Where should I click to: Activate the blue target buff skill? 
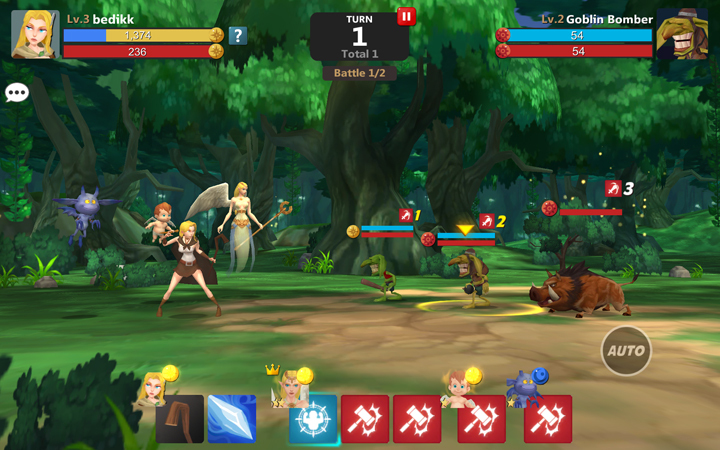(313, 419)
